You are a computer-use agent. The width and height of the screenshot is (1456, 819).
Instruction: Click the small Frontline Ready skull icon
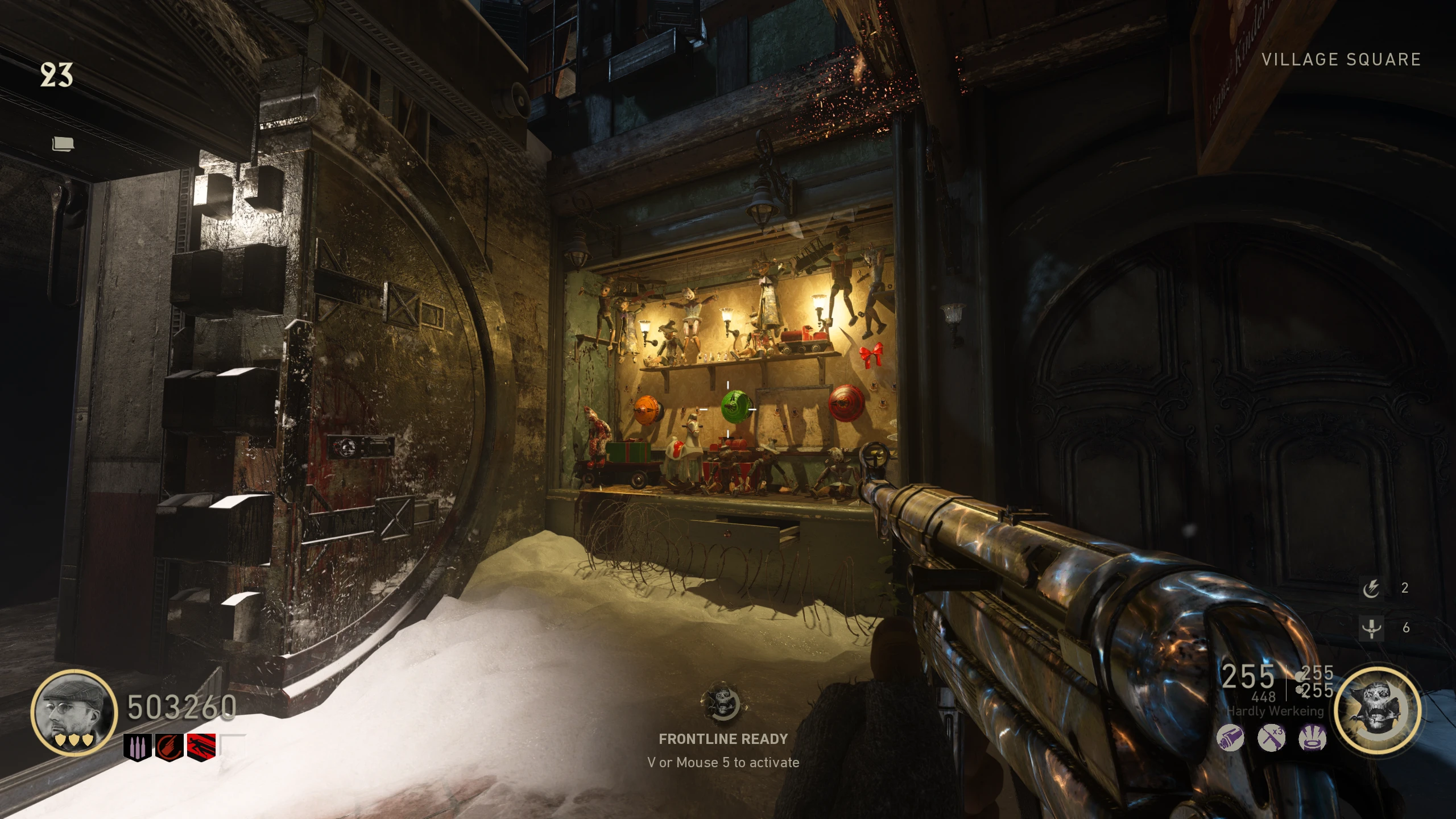tap(722, 704)
